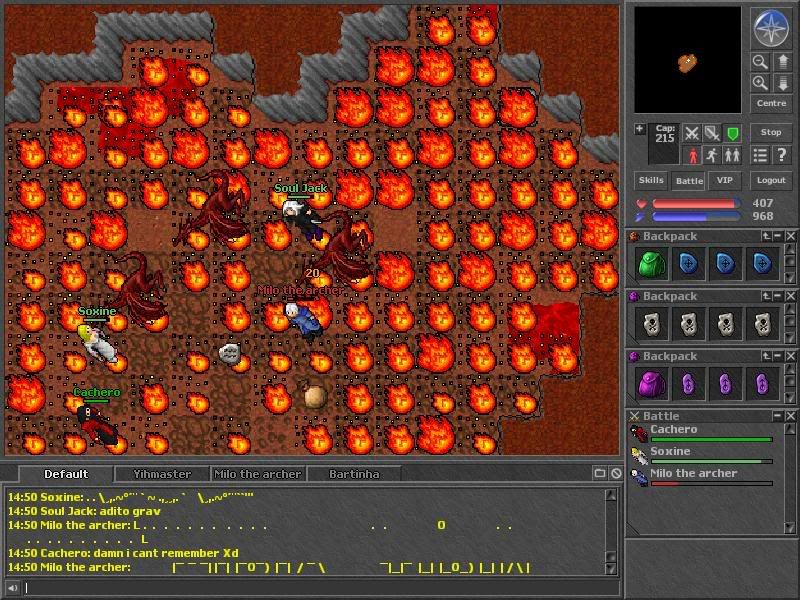Zoom in the minimap

click(x=761, y=83)
